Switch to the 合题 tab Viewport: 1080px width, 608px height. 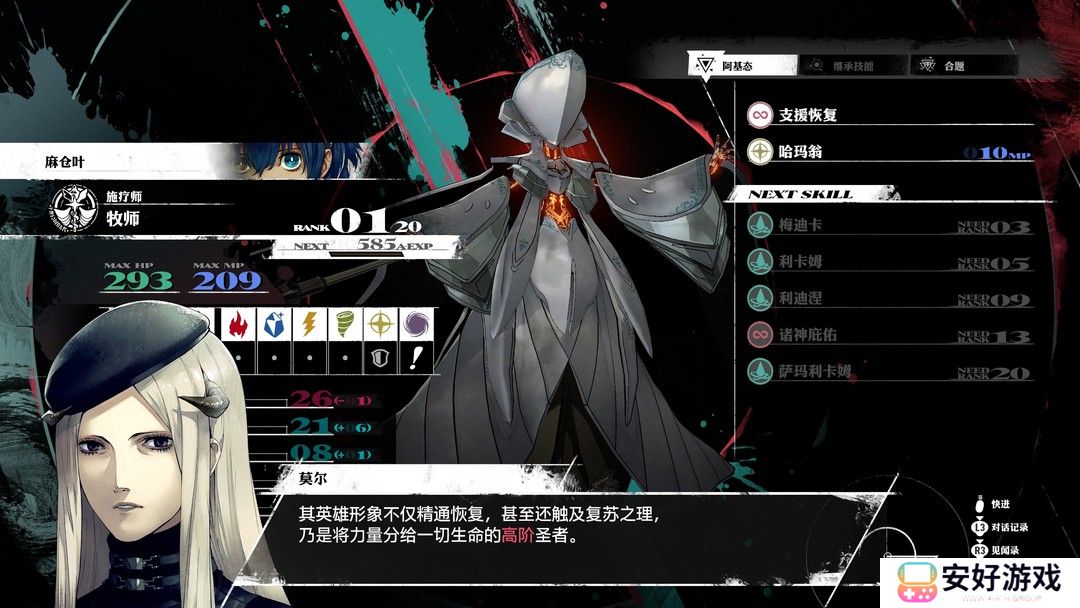(x=962, y=66)
